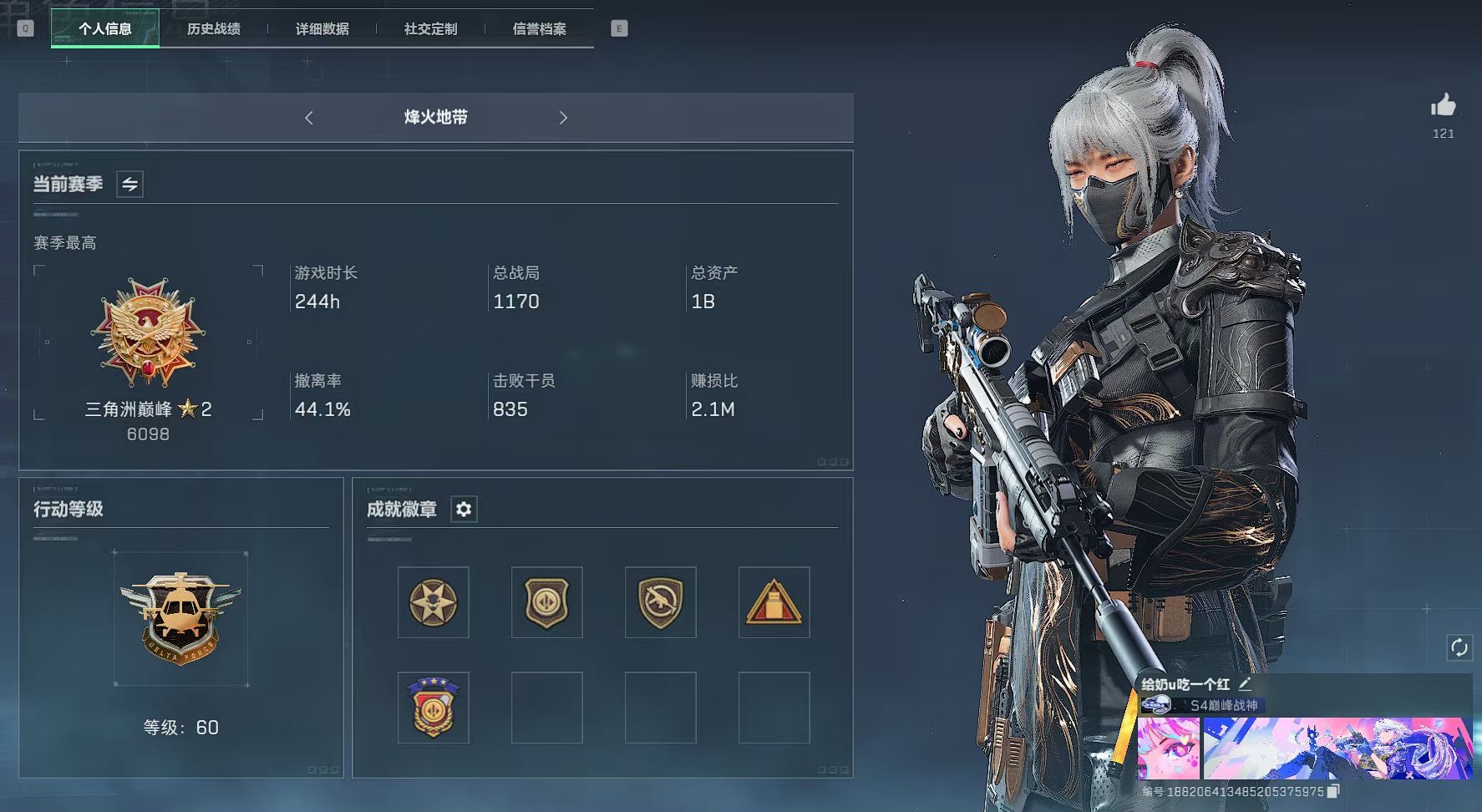Viewport: 1482px width, 812px height.
Task: Switch to the 历史战绩 tab
Action: [213, 29]
